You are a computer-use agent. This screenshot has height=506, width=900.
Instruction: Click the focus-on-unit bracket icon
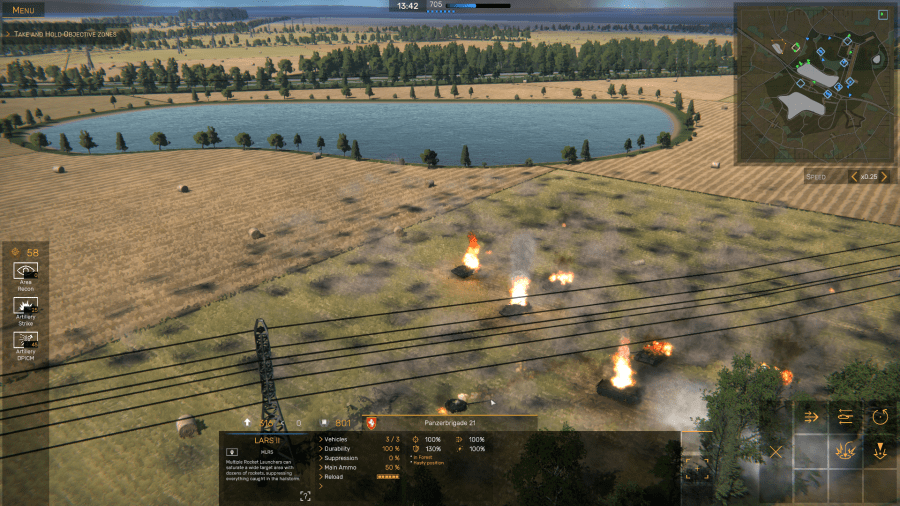click(697, 467)
